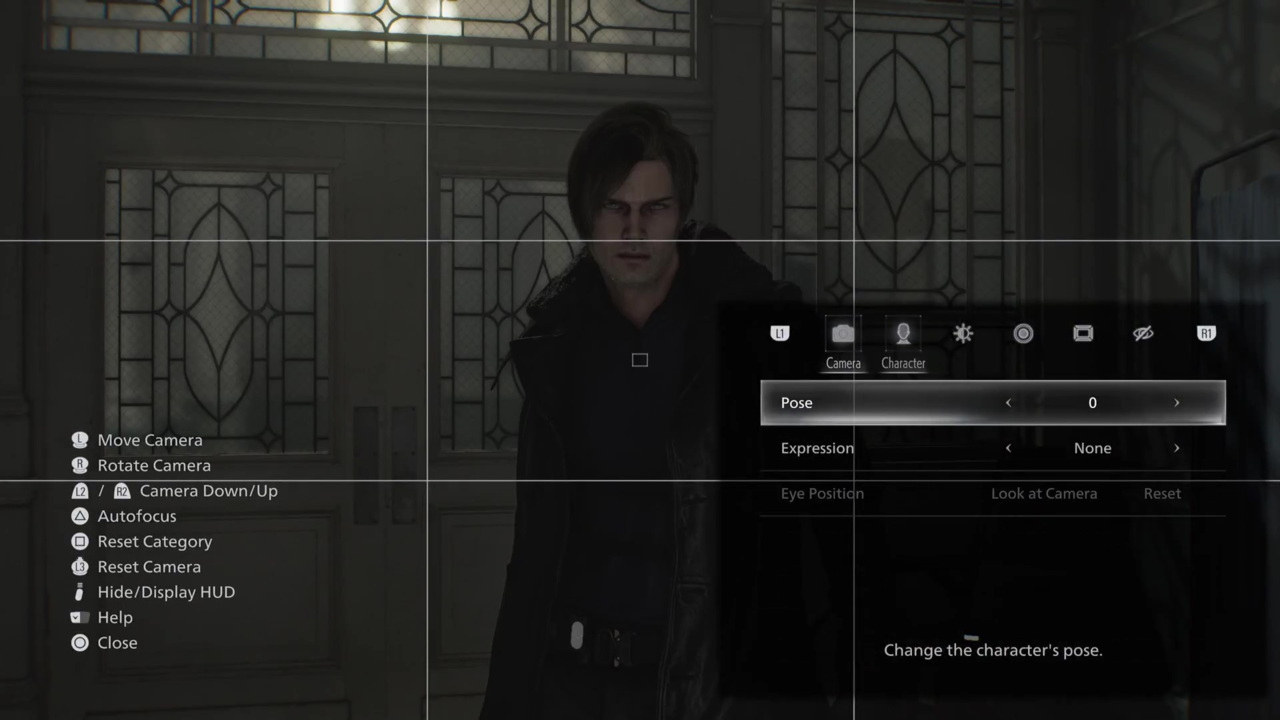Open the circular lens filter tab
Viewport: 1280px width, 720px height.
[1023, 334]
